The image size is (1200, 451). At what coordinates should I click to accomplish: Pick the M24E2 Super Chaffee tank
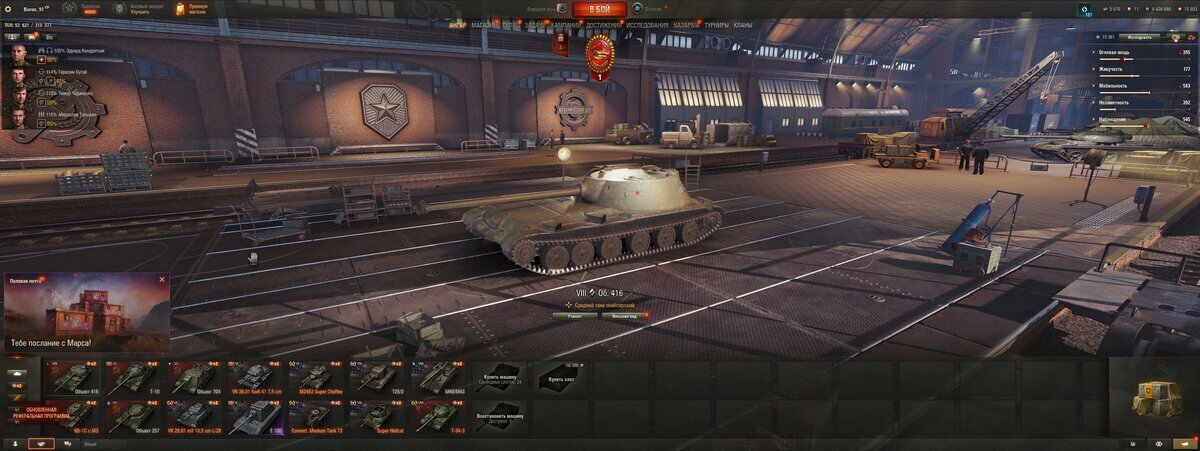coord(315,378)
